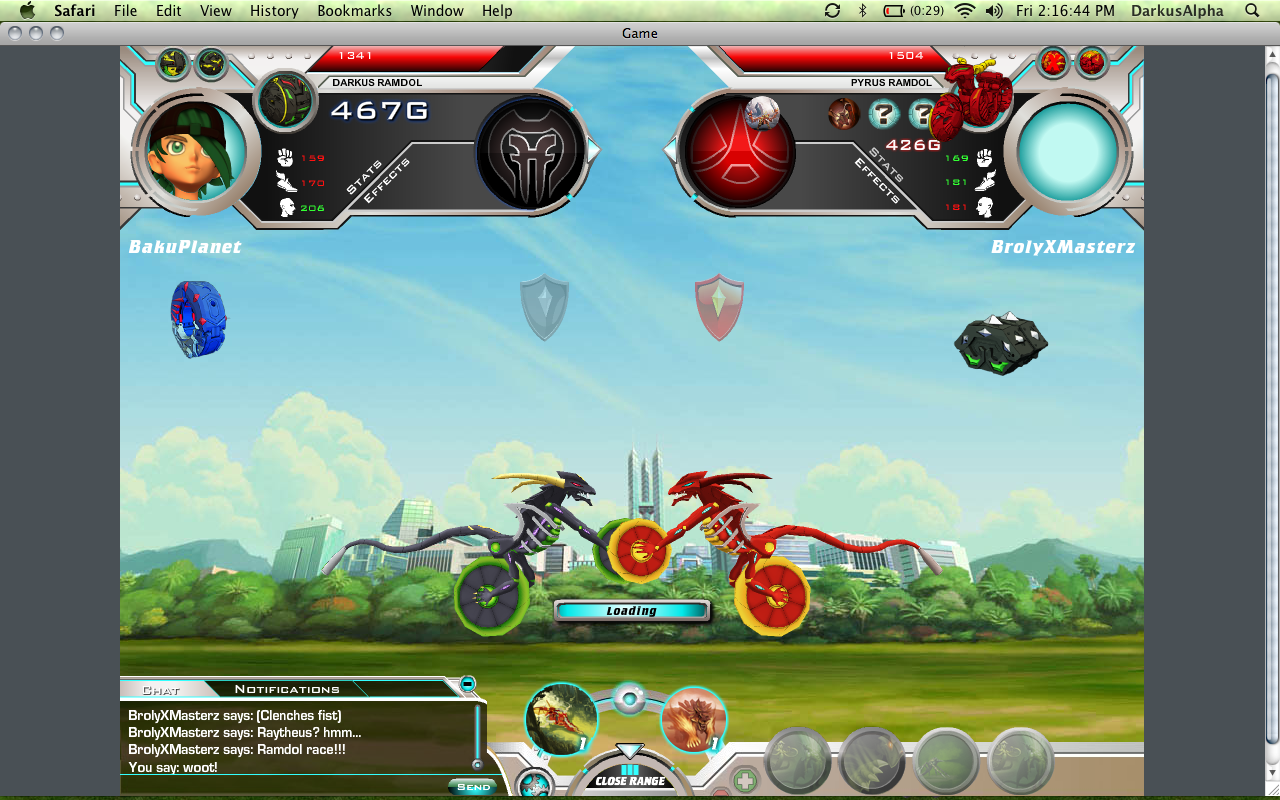Choose the orange beast ability card
The width and height of the screenshot is (1280, 800).
(693, 719)
